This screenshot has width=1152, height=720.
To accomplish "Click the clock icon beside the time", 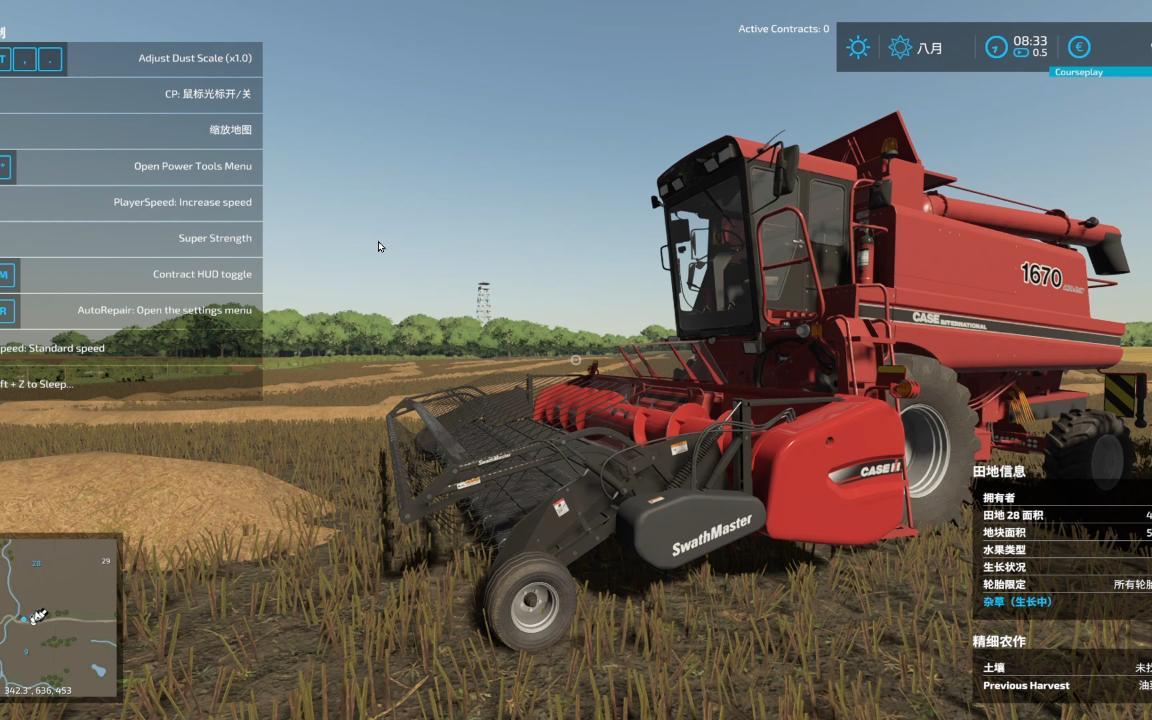I will tap(996, 47).
